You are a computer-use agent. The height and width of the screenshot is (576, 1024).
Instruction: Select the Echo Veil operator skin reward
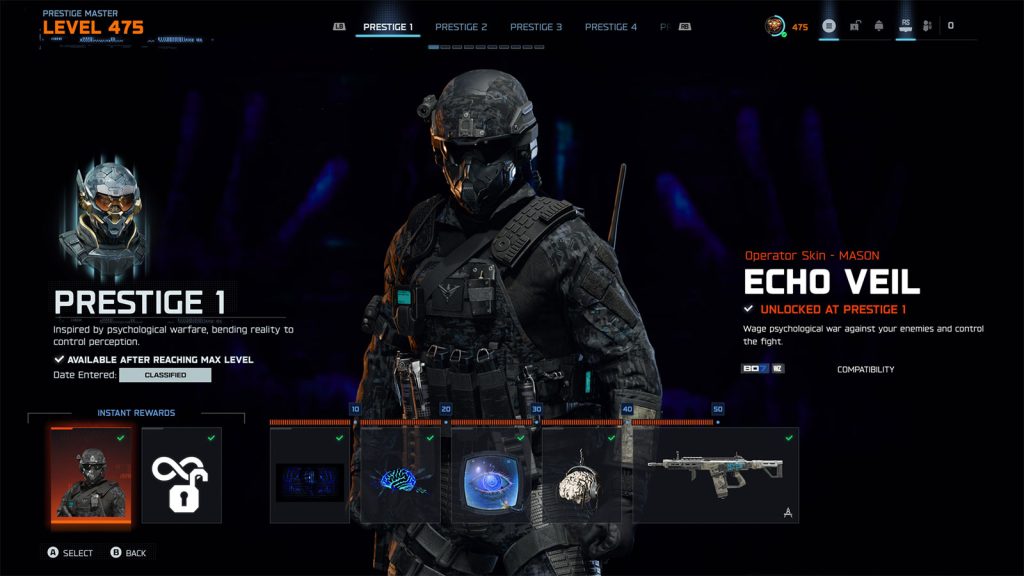[x=90, y=476]
